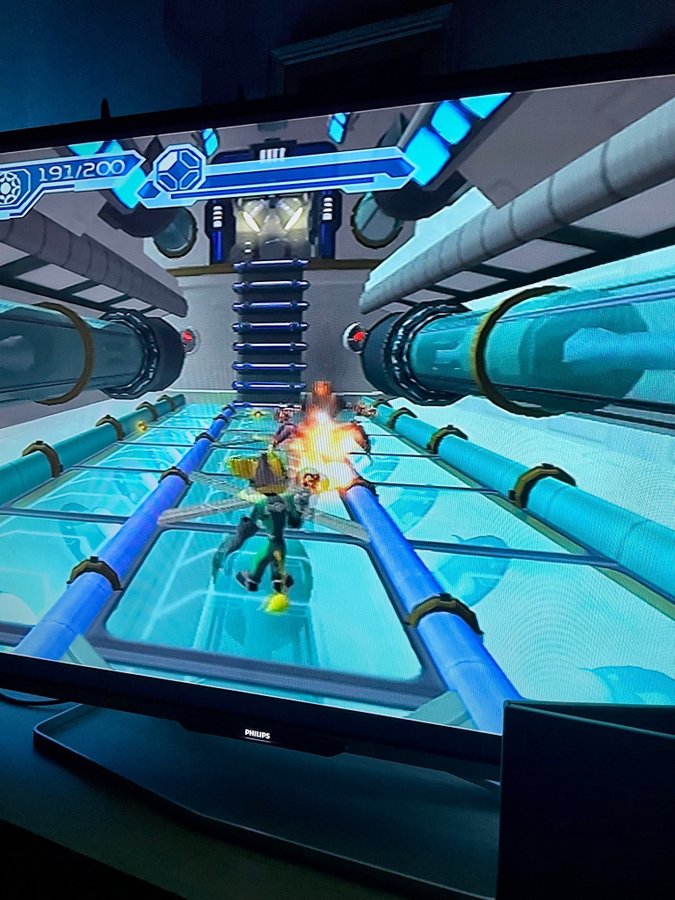The image size is (675, 900).
Task: Select the equipped weapon icon beside the ammo count
Action: click(x=14, y=187)
